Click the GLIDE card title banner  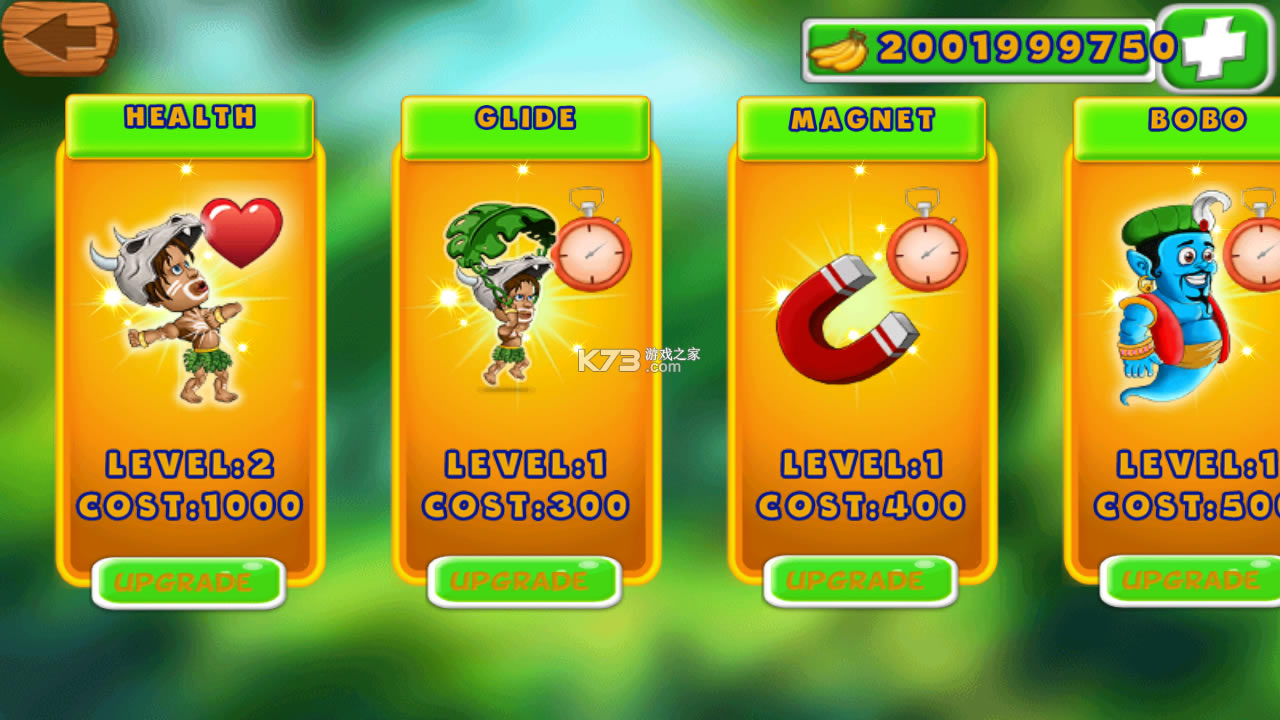click(x=526, y=119)
